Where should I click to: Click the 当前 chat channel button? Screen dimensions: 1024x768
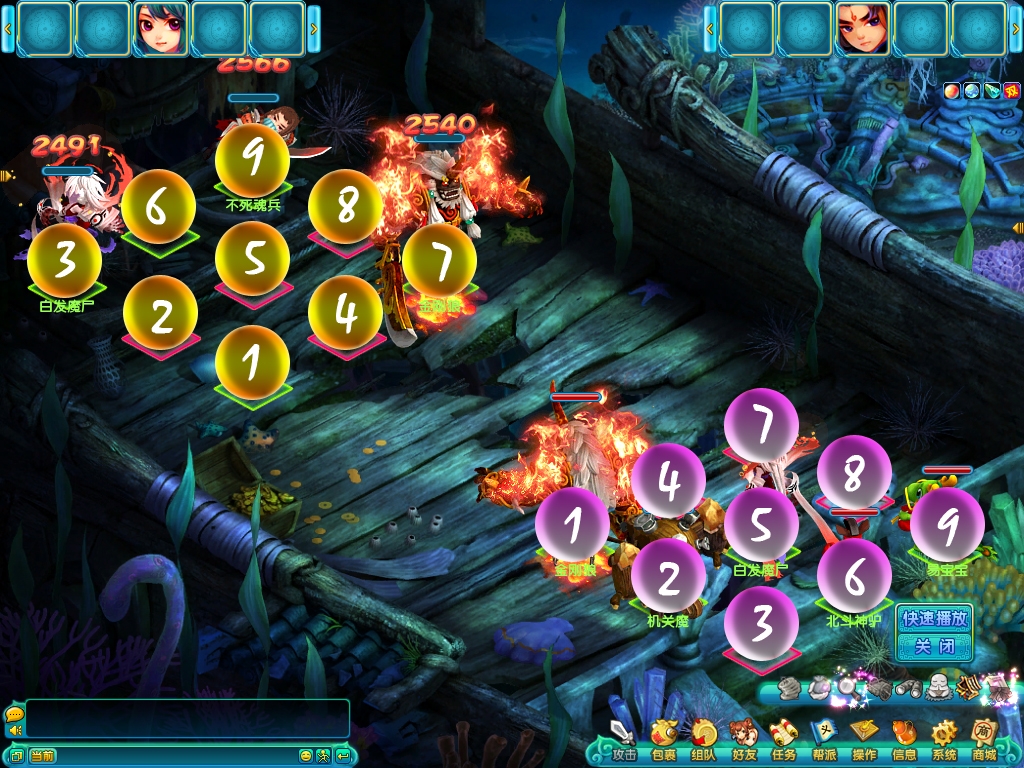click(42, 755)
